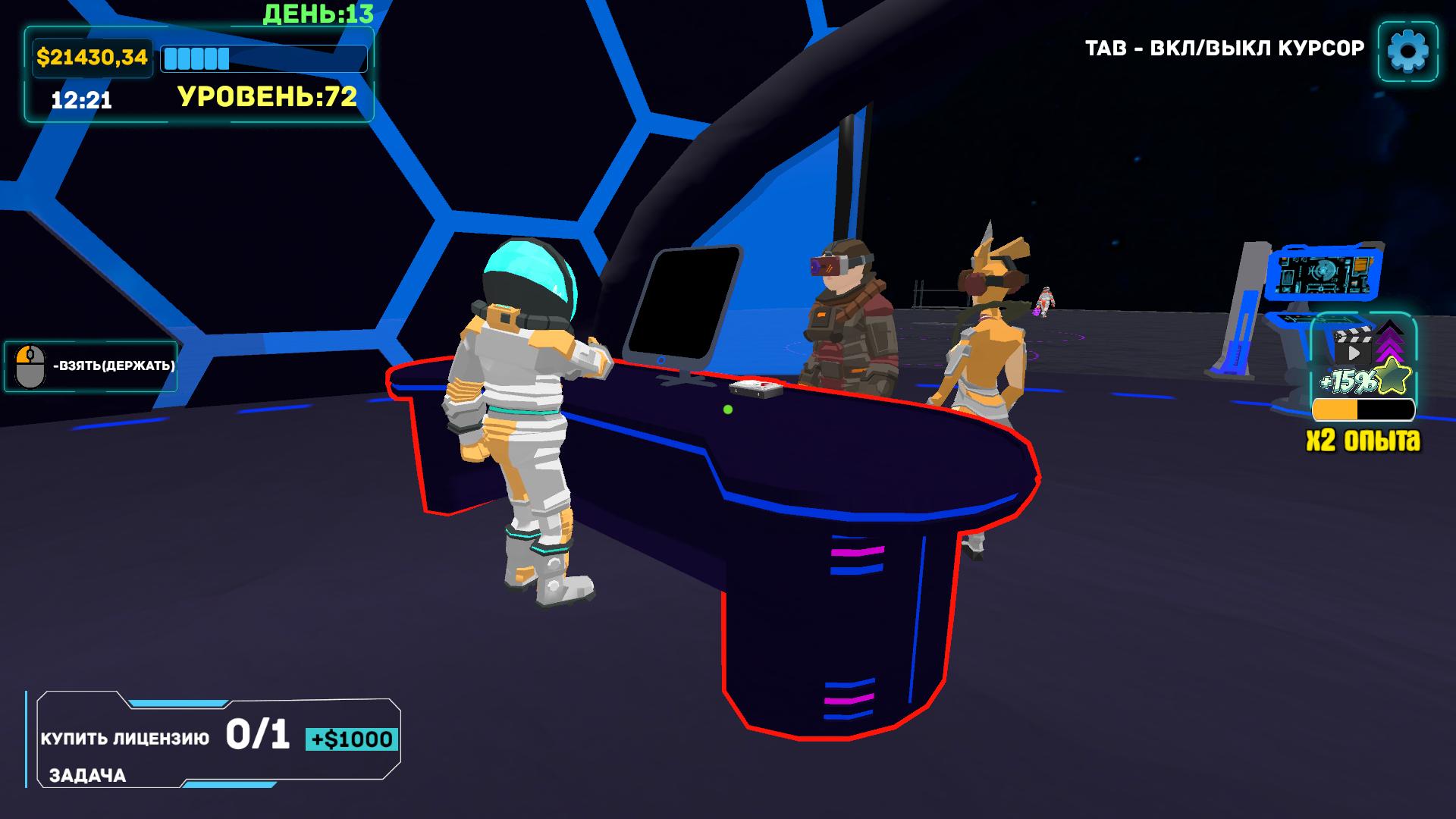The width and height of the screenshot is (1456, 819).
Task: Open the +15% bonus popup
Action: pyautogui.click(x=1349, y=381)
